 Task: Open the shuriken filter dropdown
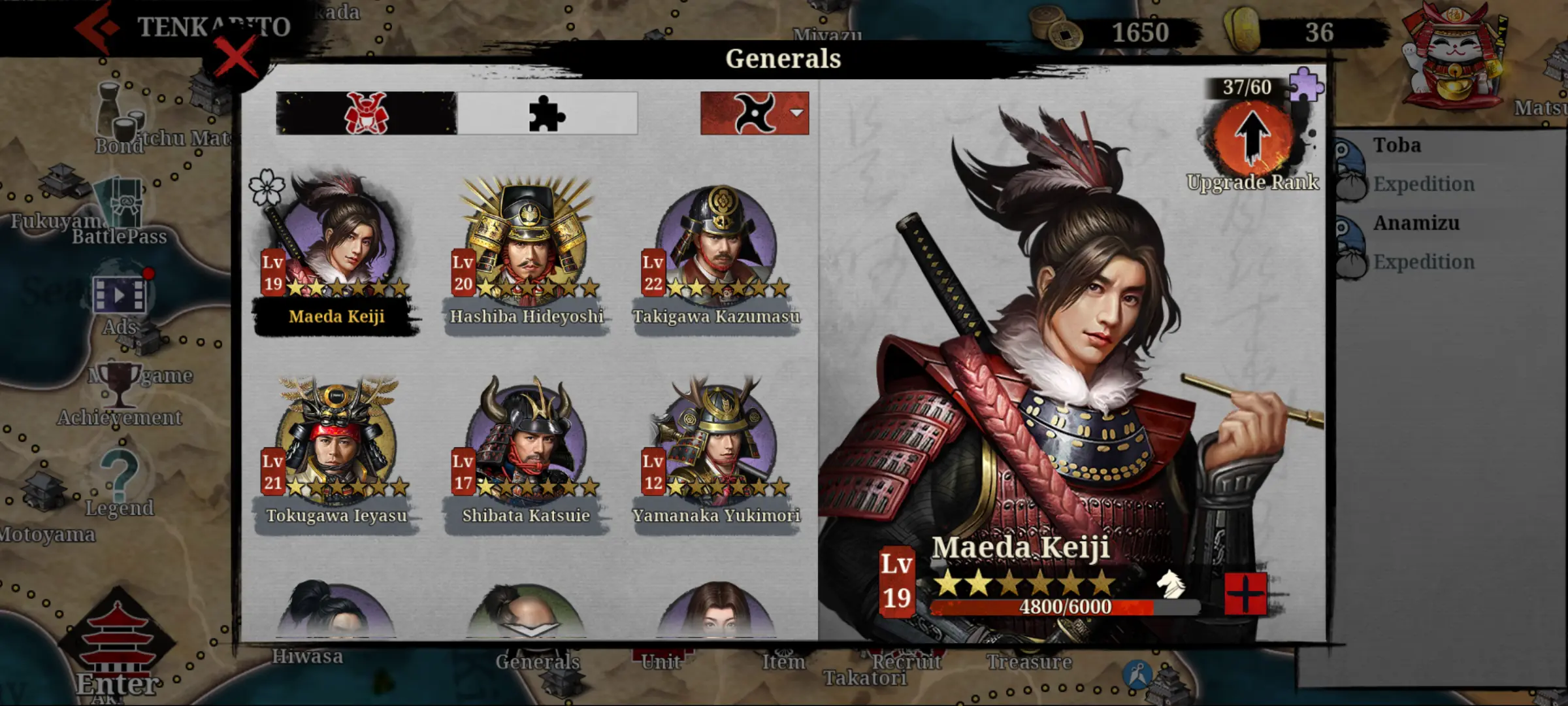[755, 114]
